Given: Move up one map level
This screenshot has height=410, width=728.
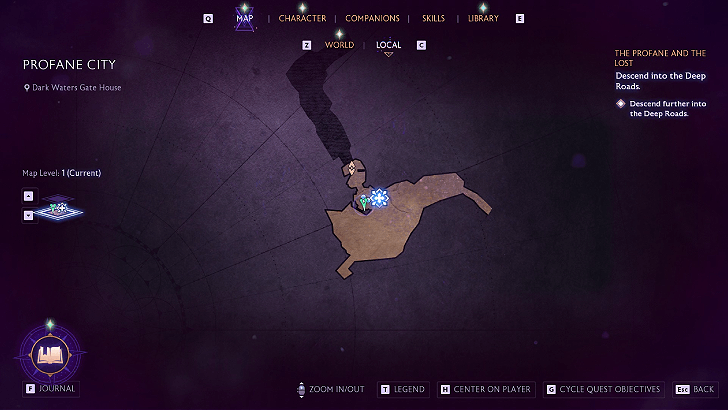Looking at the screenshot, I should coord(28,196).
